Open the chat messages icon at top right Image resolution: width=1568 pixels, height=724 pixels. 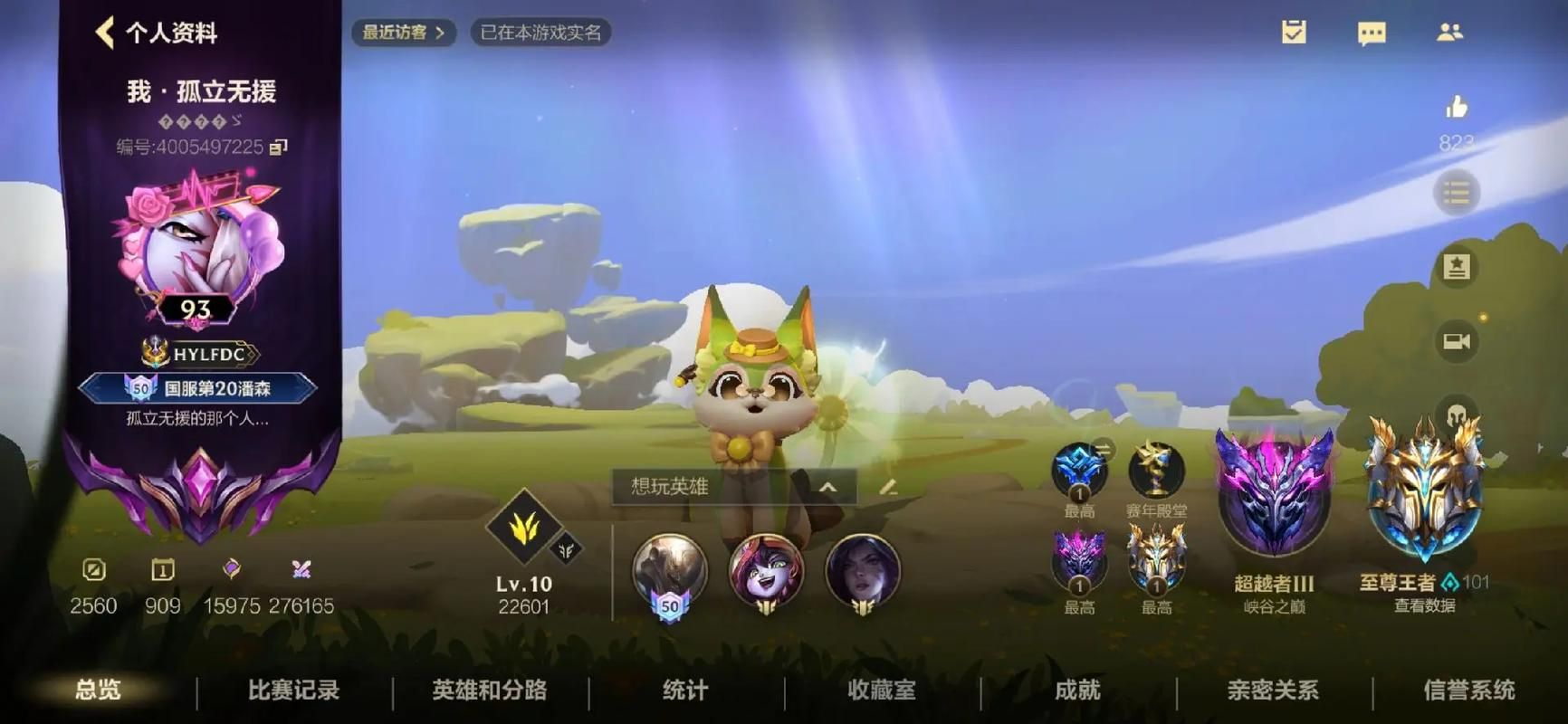tap(1372, 33)
